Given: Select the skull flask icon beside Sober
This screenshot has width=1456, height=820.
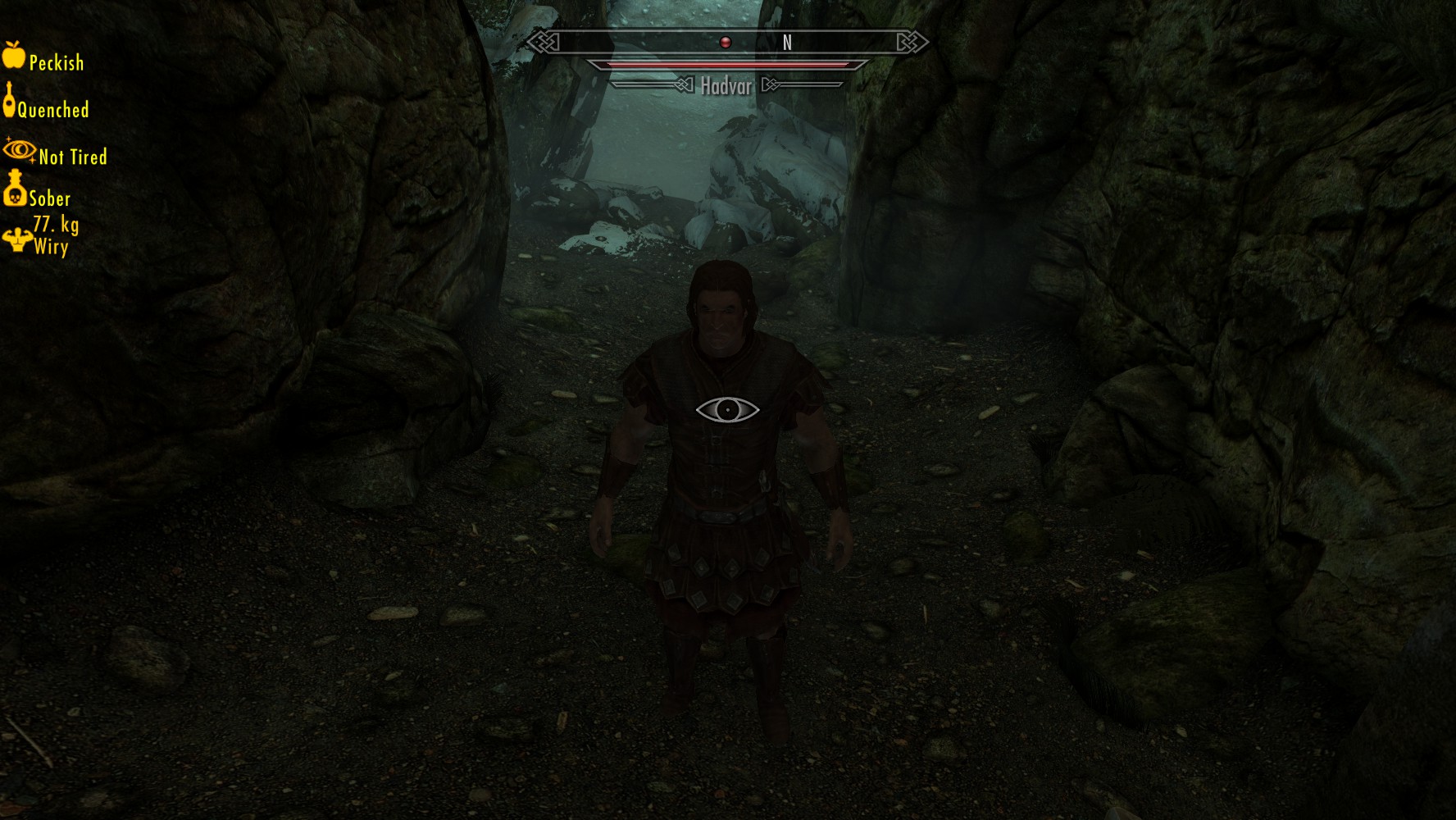Looking at the screenshot, I should (x=15, y=189).
